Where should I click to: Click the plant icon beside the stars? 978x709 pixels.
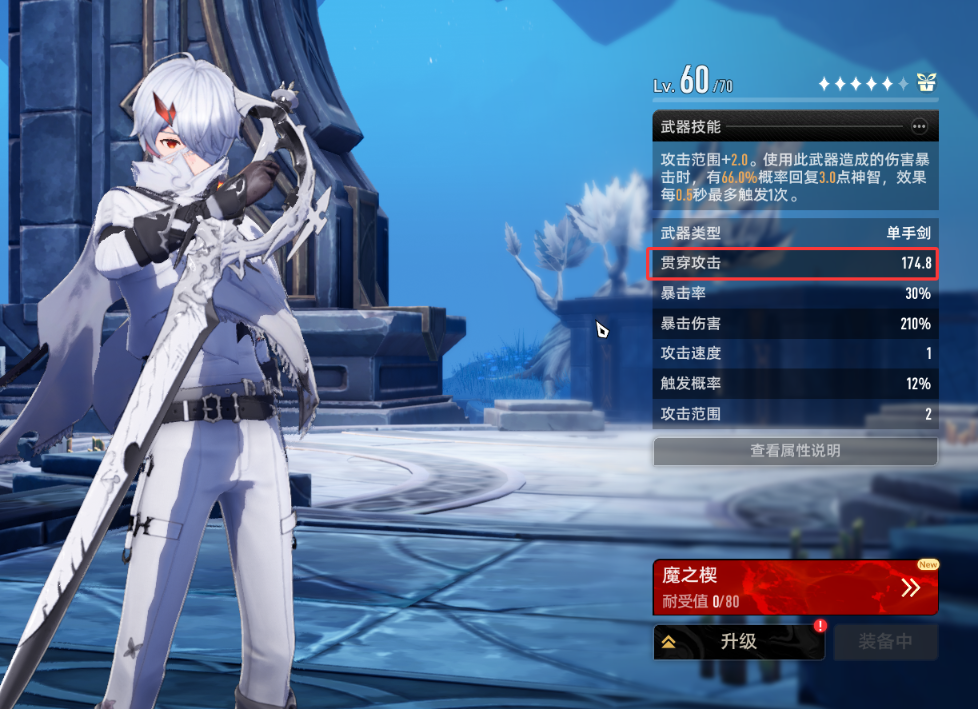[927, 83]
